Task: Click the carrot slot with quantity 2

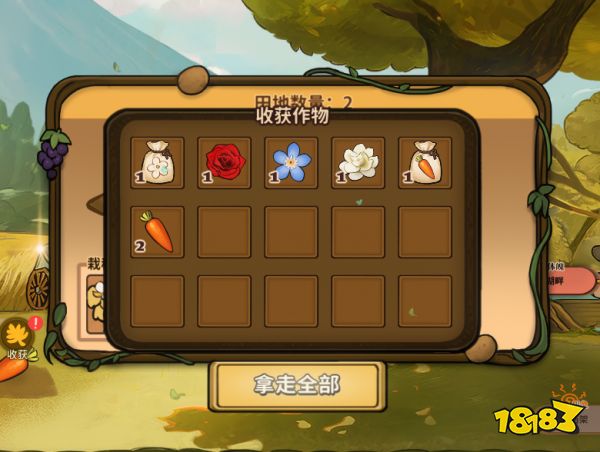Action: pos(157,231)
